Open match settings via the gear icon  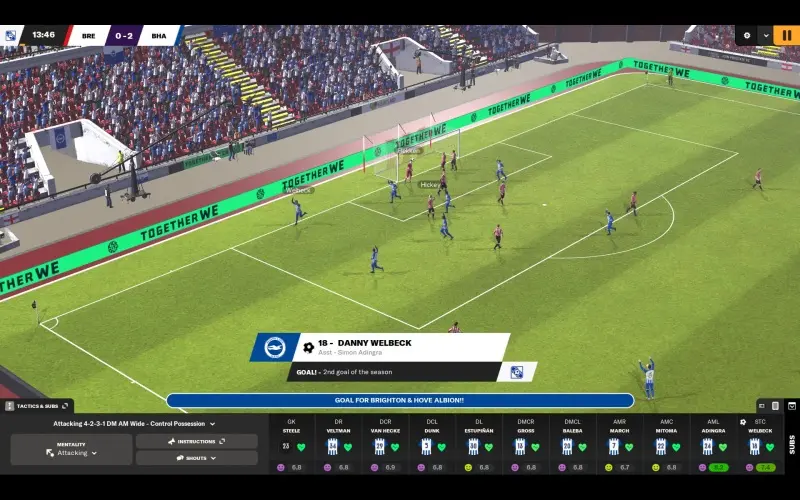click(746, 35)
